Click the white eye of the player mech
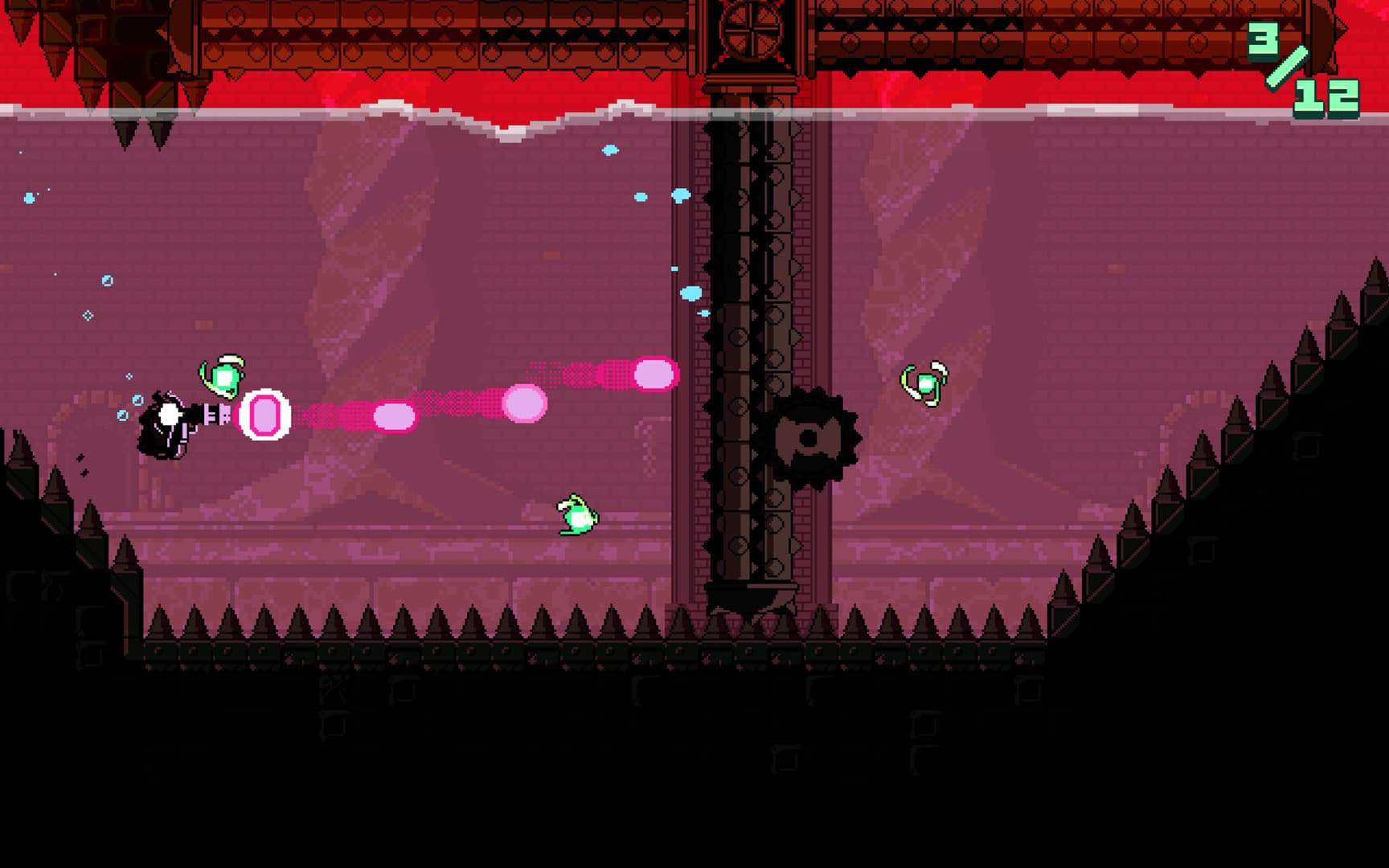 click(x=169, y=414)
